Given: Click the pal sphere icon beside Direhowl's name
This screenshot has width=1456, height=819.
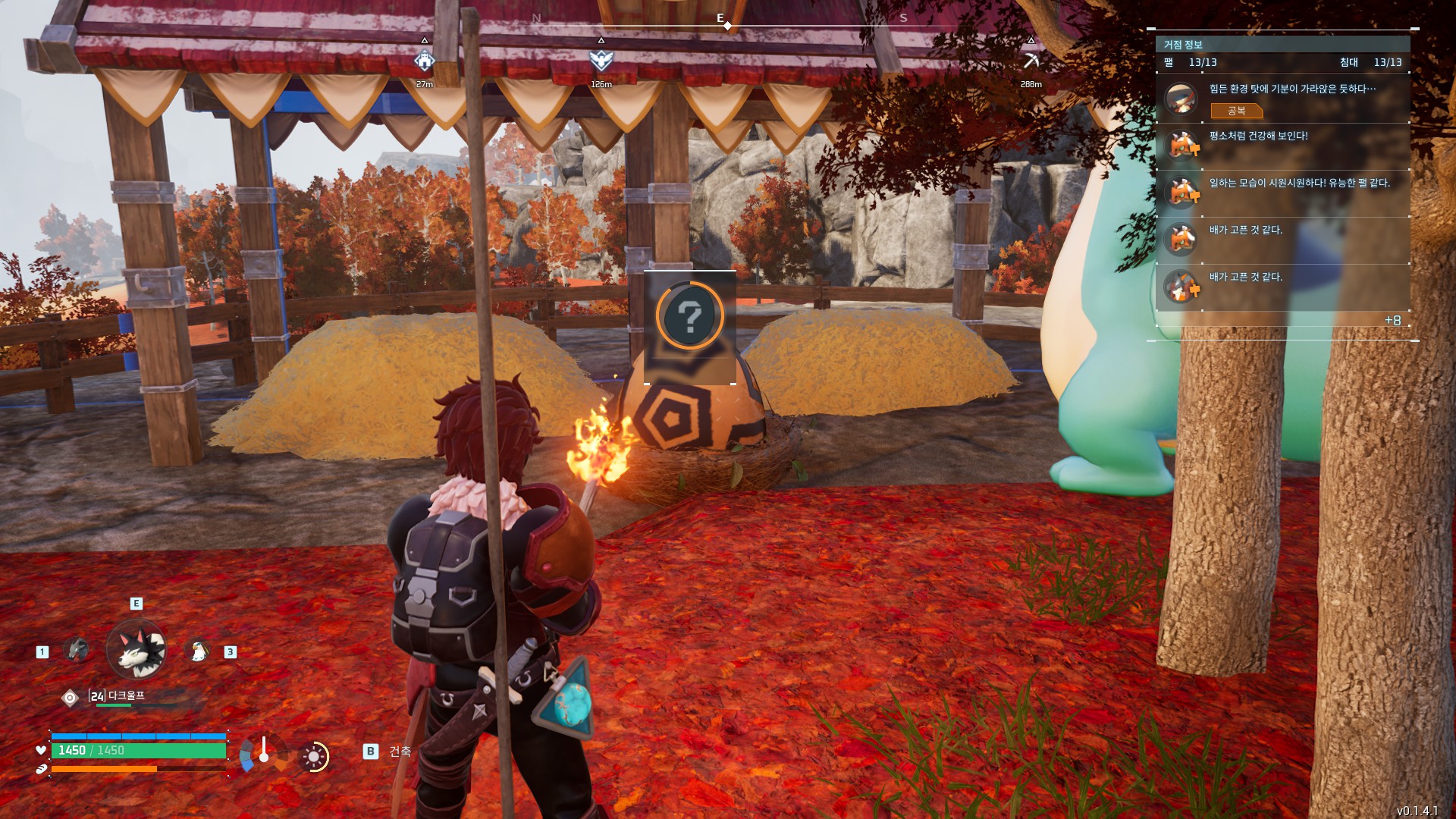Looking at the screenshot, I should click(70, 698).
